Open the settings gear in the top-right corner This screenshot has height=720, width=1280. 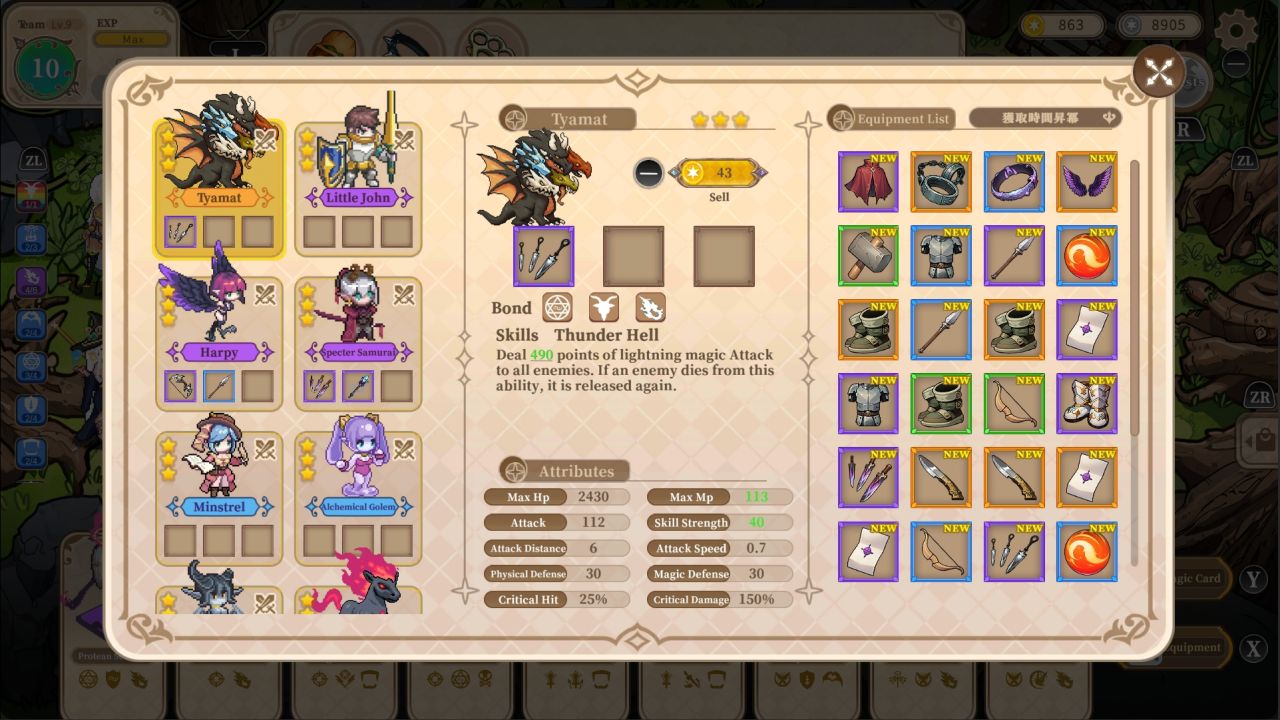pos(1236,29)
